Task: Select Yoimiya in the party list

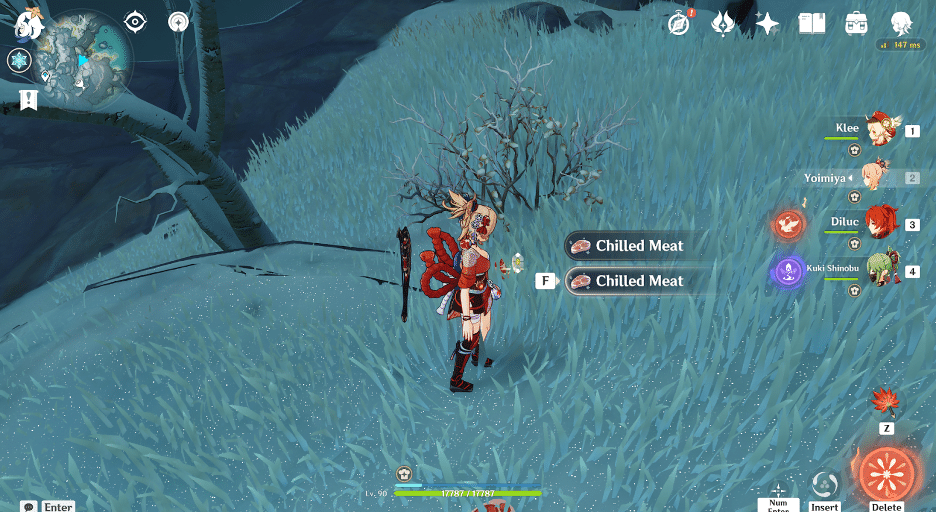Action: pyautogui.click(x=880, y=177)
